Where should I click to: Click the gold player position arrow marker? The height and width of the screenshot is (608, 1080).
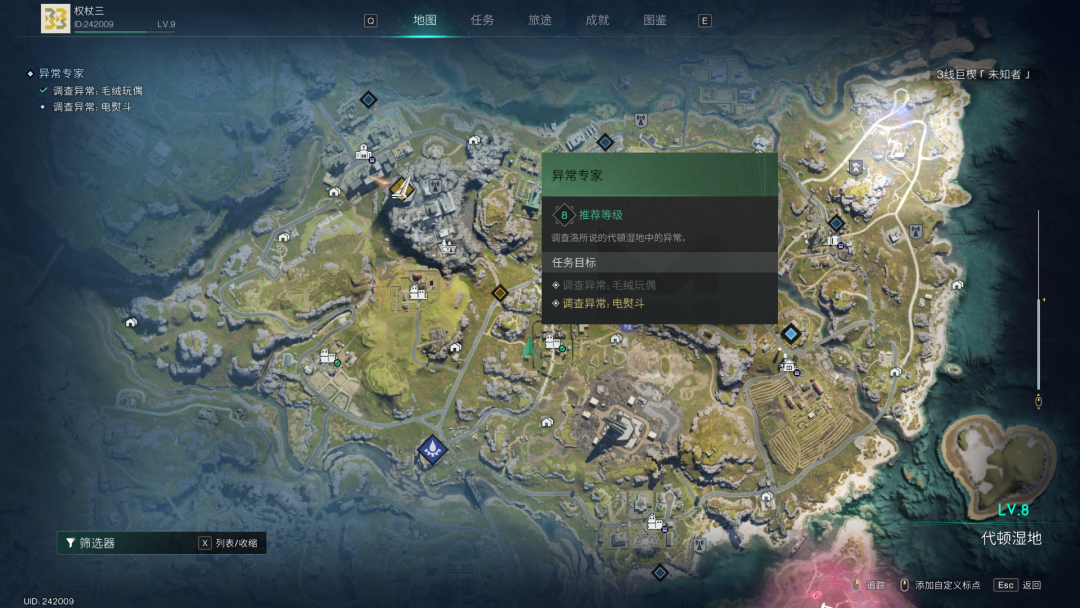(402, 187)
